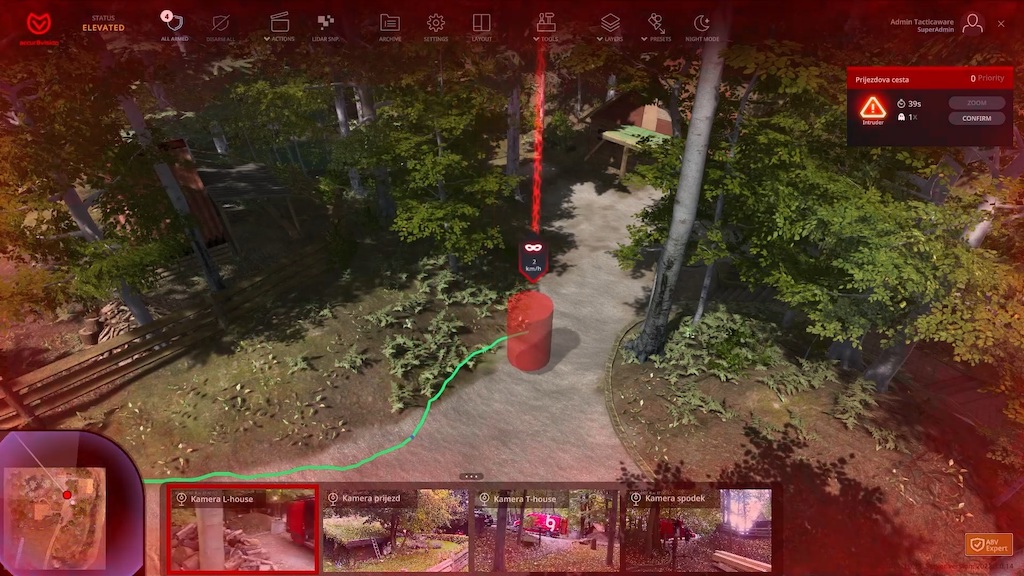This screenshot has width=1024, height=576.
Task: Open the Archive folder
Action: point(390,26)
